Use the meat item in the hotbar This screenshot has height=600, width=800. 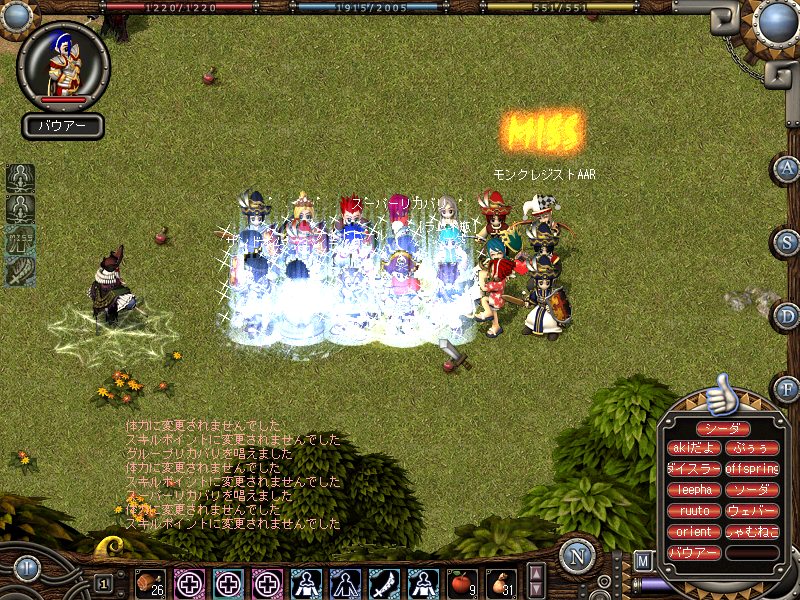(150, 583)
